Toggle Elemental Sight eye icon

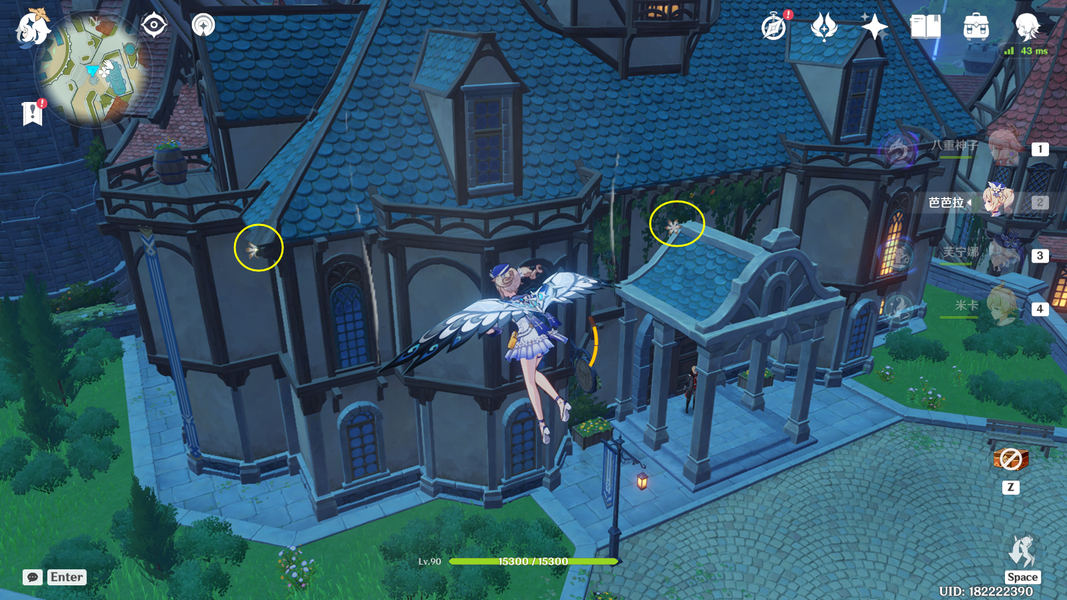click(153, 25)
